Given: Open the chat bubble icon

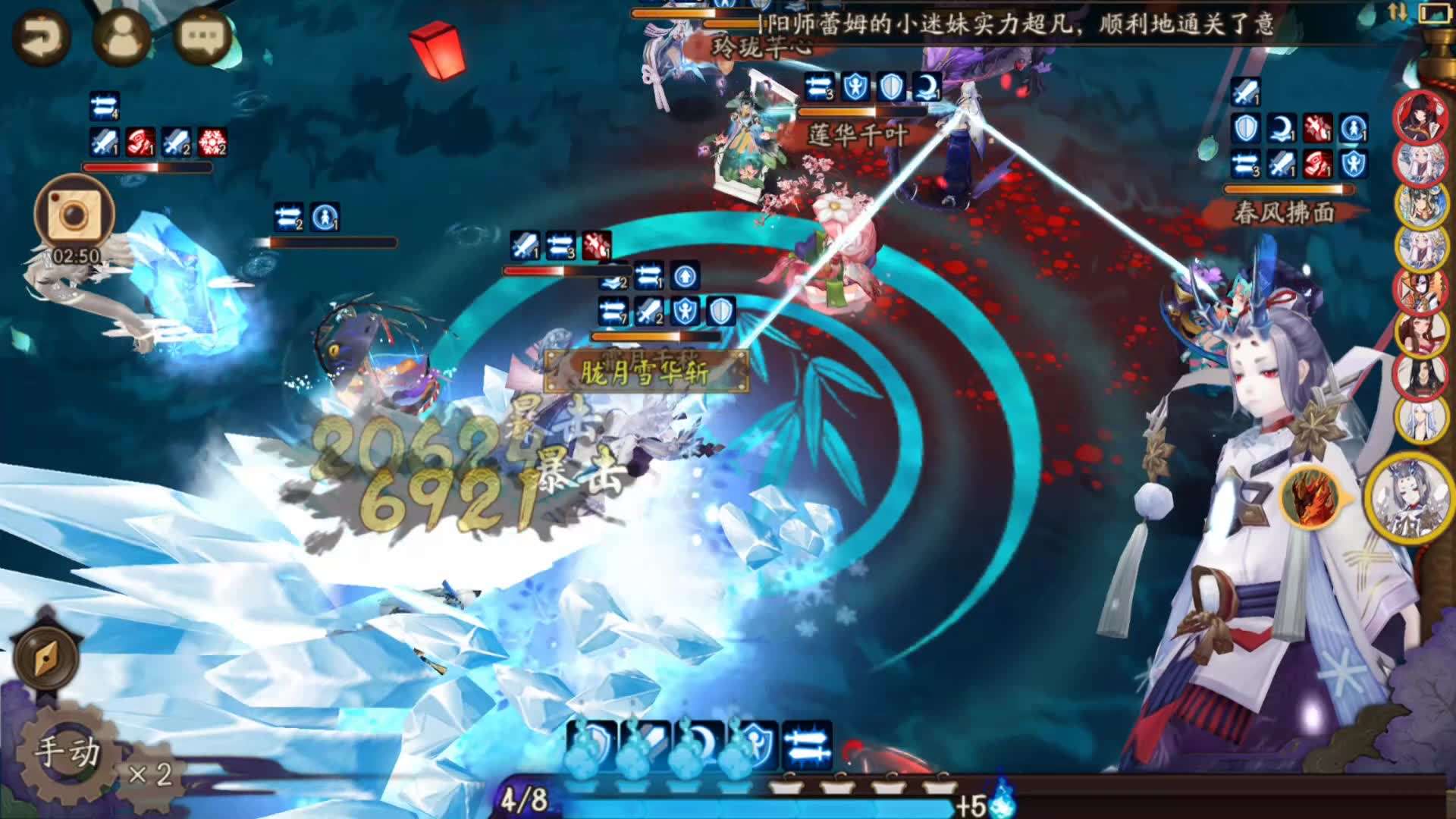Looking at the screenshot, I should [199, 36].
